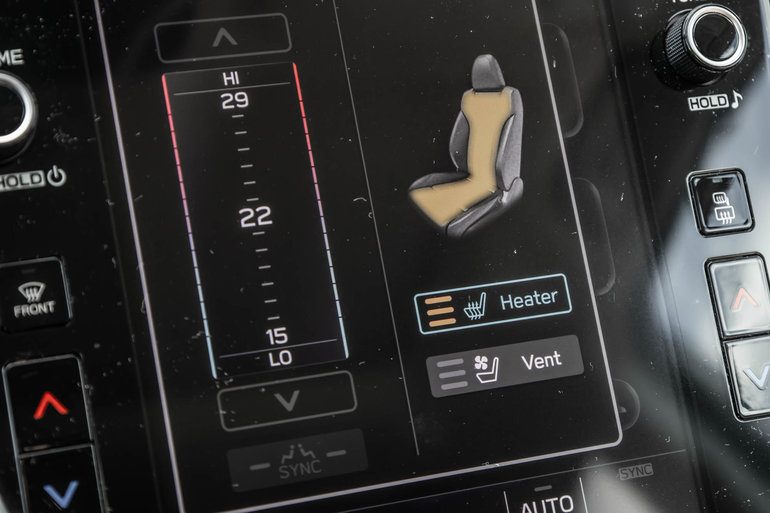Toggle the SYNC climate button
The width and height of the screenshot is (770, 513).
click(x=297, y=462)
